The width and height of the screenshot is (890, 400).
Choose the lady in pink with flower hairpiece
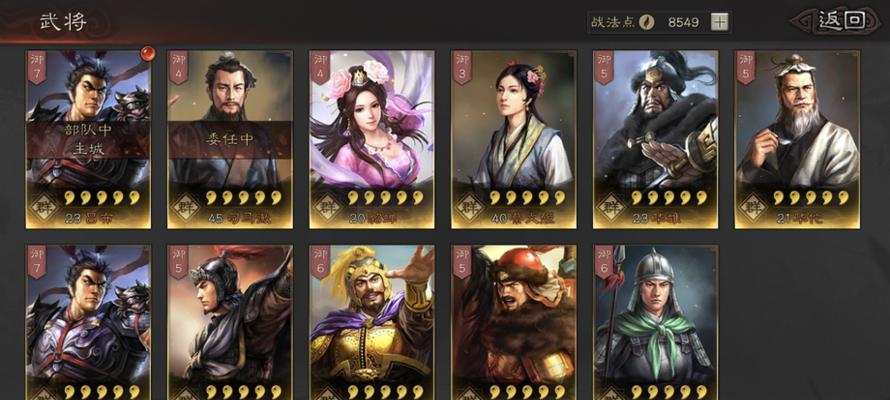pos(372,138)
